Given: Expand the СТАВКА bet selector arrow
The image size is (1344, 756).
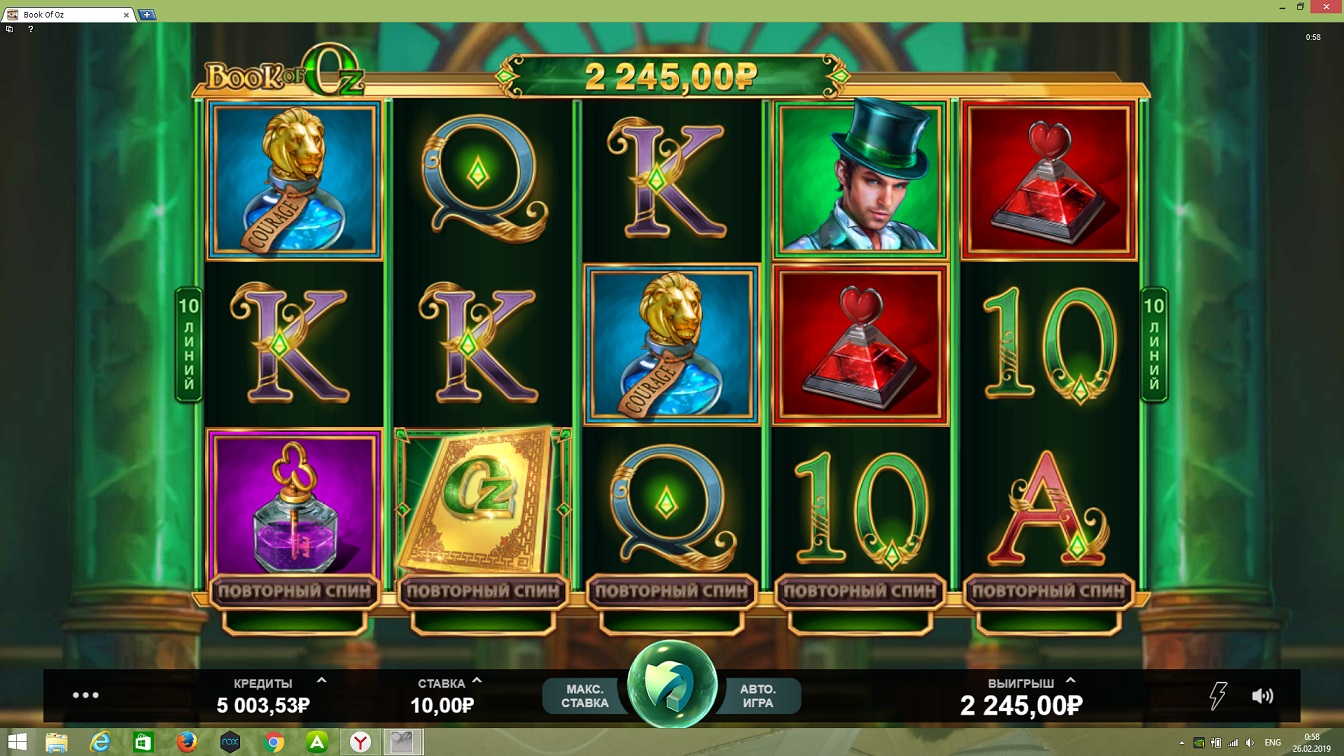Looking at the screenshot, I should (477, 681).
